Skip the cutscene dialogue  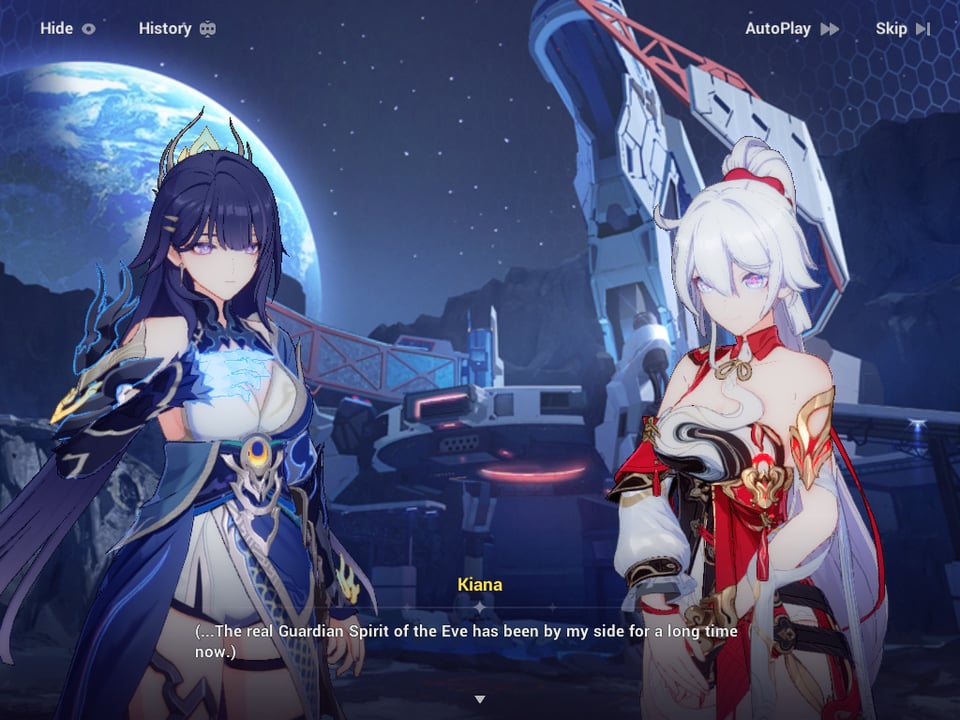902,29
